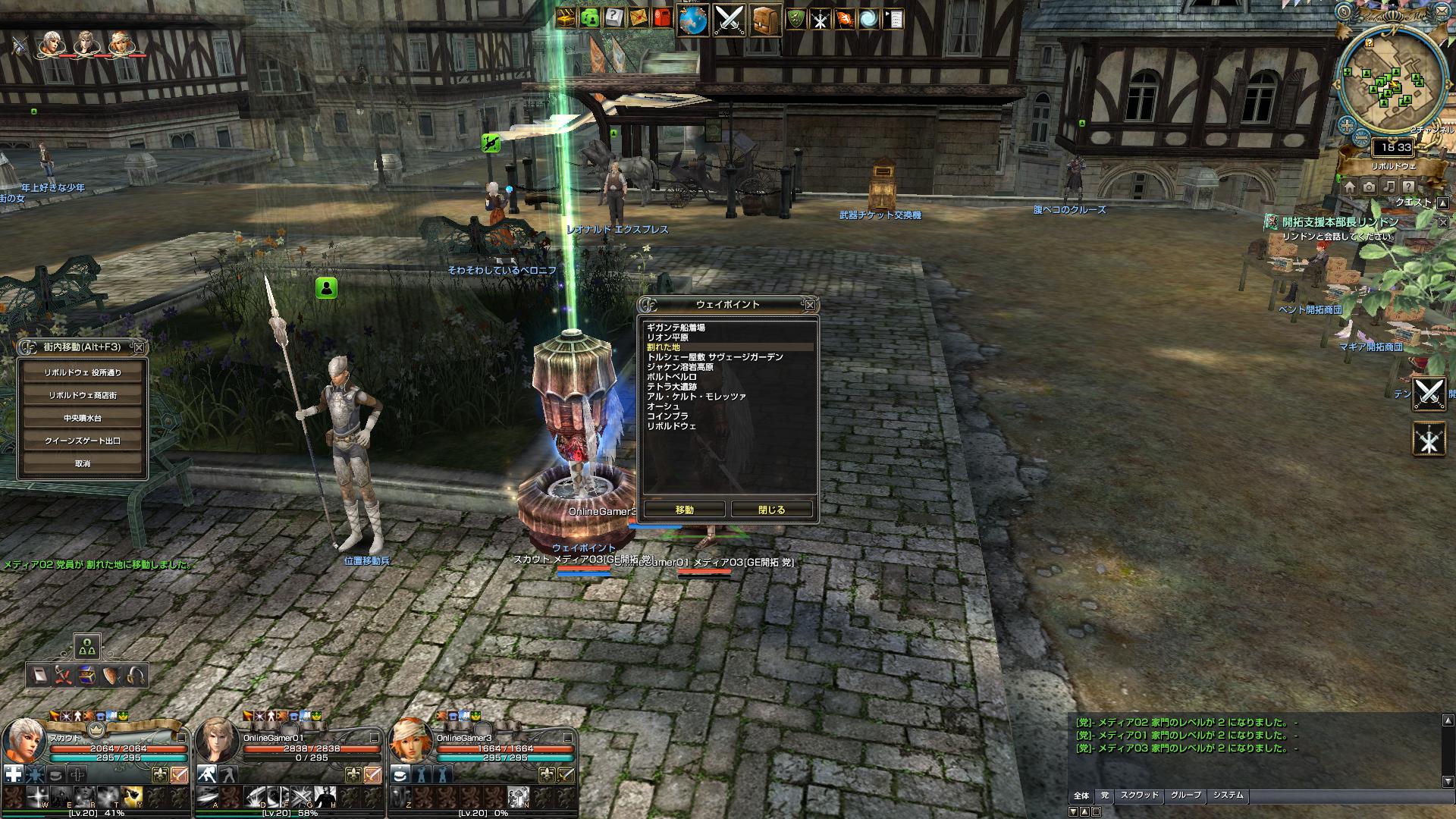
Task: Confirm travel with the 移動 button
Action: click(x=684, y=510)
